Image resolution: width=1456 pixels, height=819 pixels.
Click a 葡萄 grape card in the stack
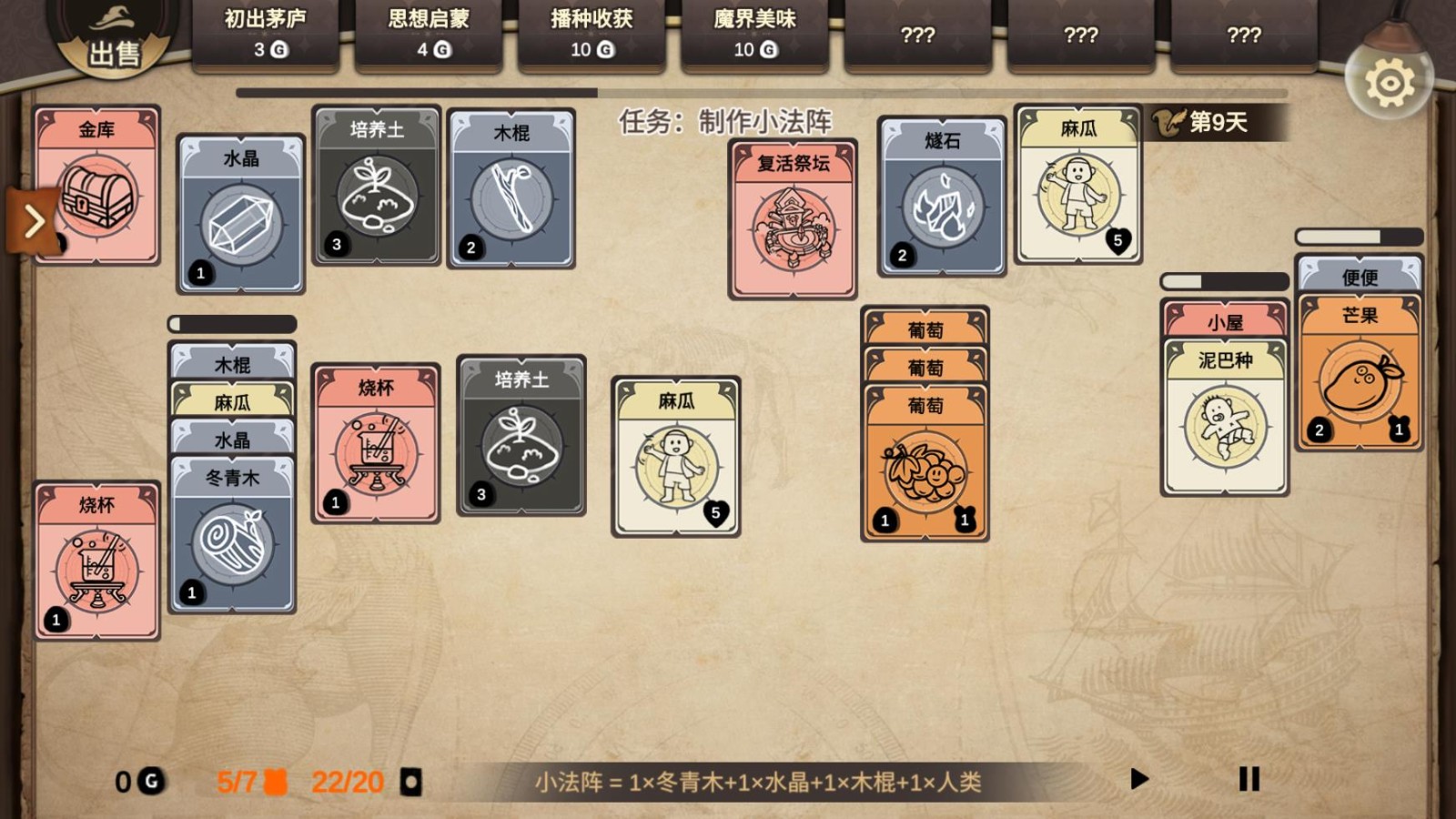(926, 464)
